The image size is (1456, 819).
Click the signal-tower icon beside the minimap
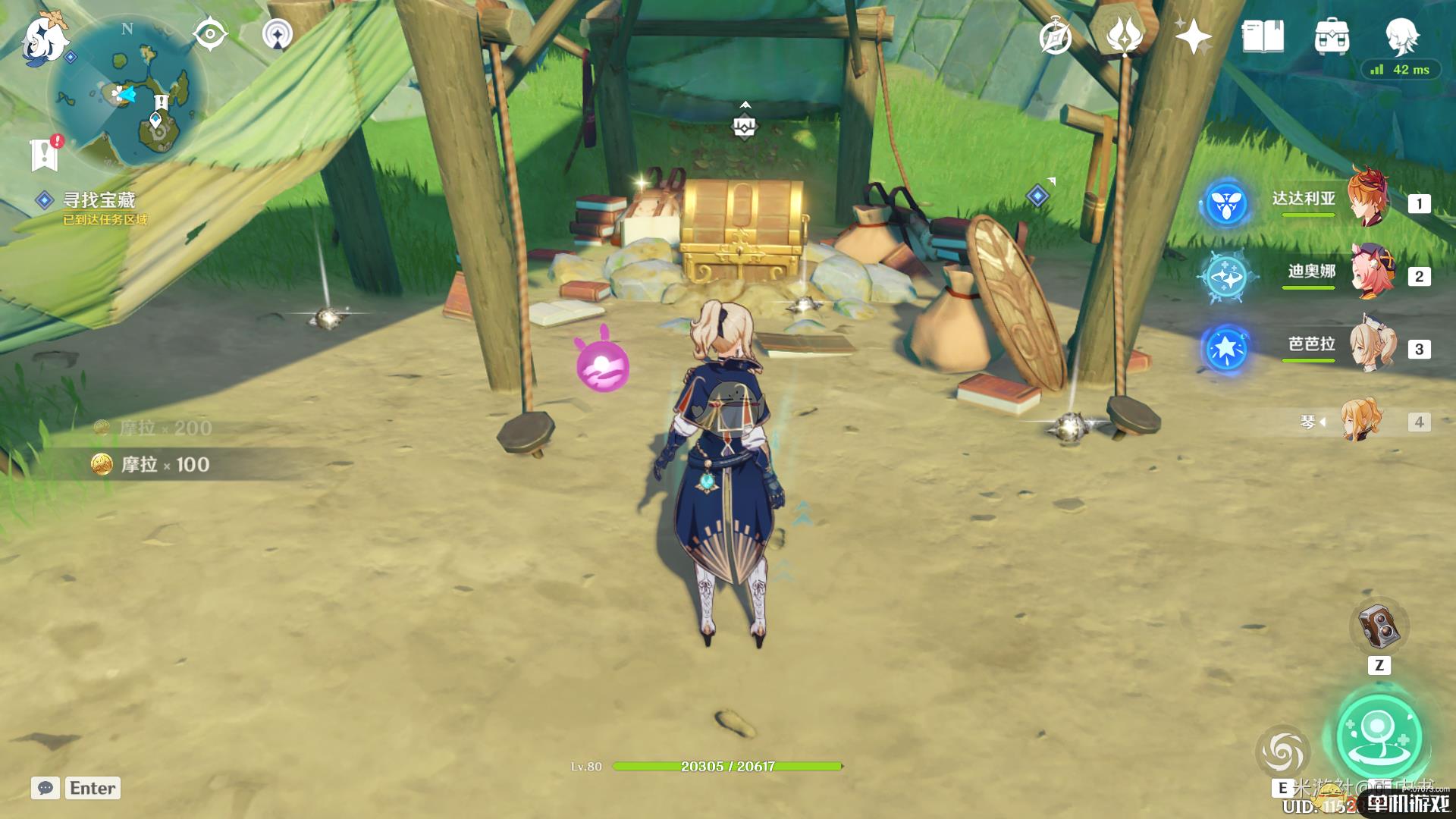[278, 35]
